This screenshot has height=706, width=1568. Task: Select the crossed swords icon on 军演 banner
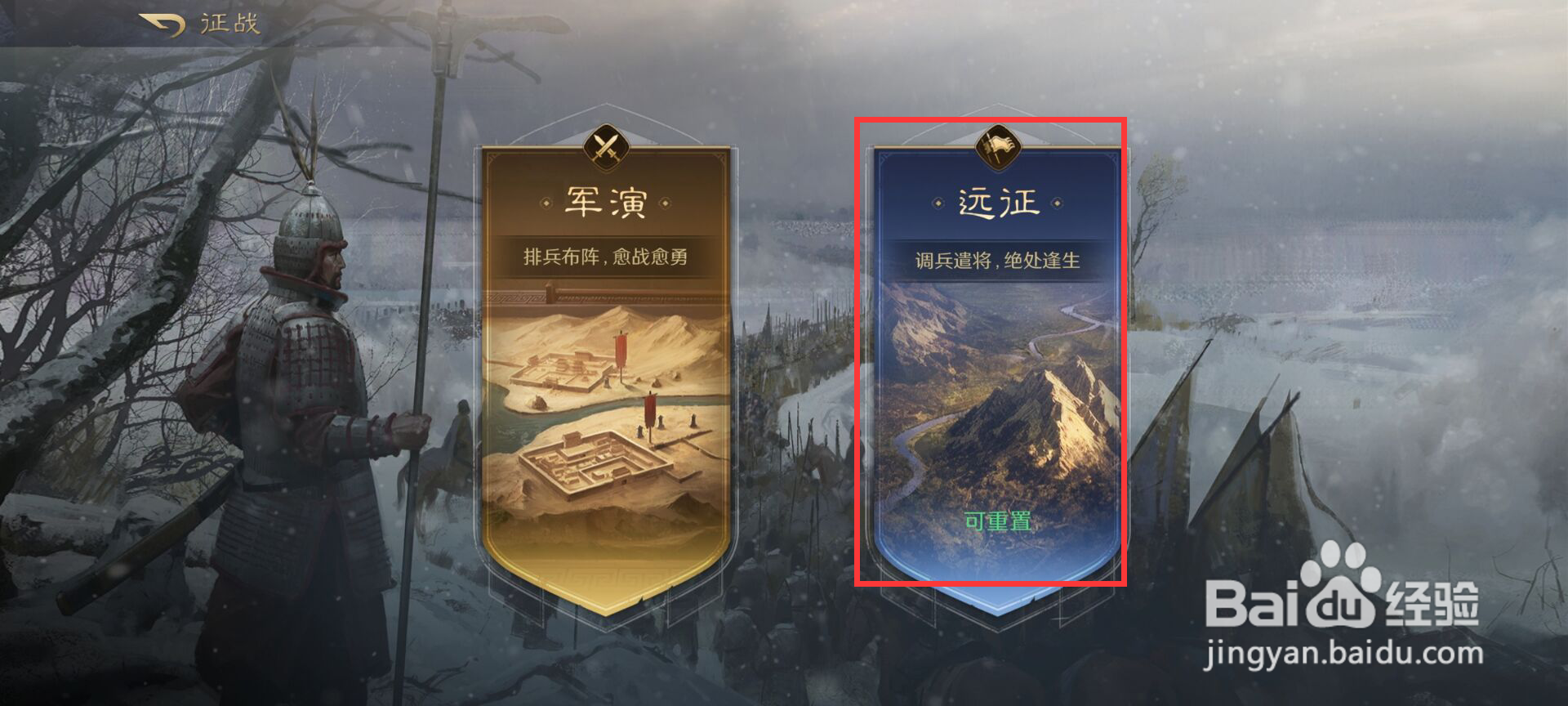coord(605,148)
